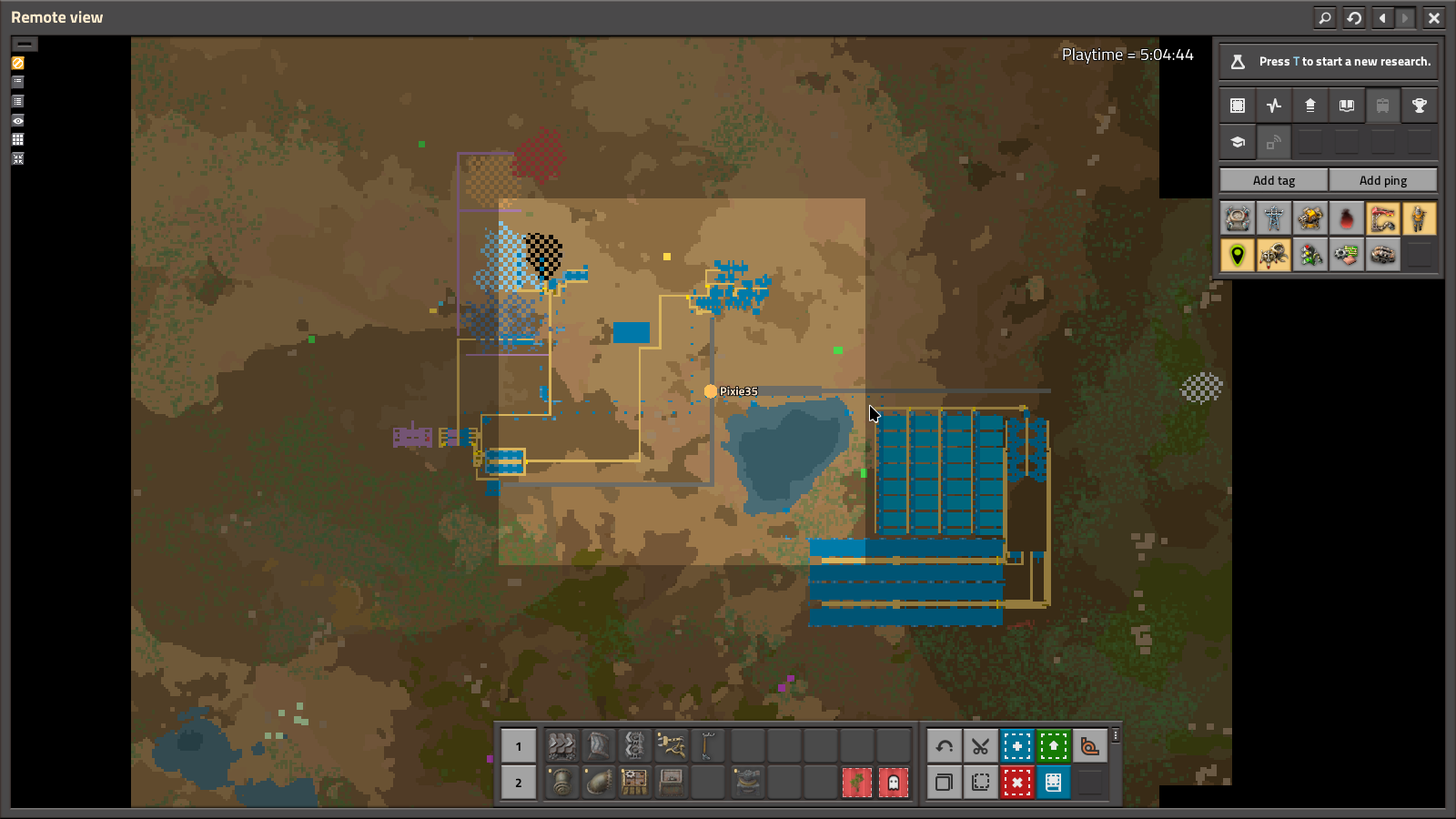Select the green upgrade planner shortcut
This screenshot has width=1456, height=819.
click(1053, 745)
